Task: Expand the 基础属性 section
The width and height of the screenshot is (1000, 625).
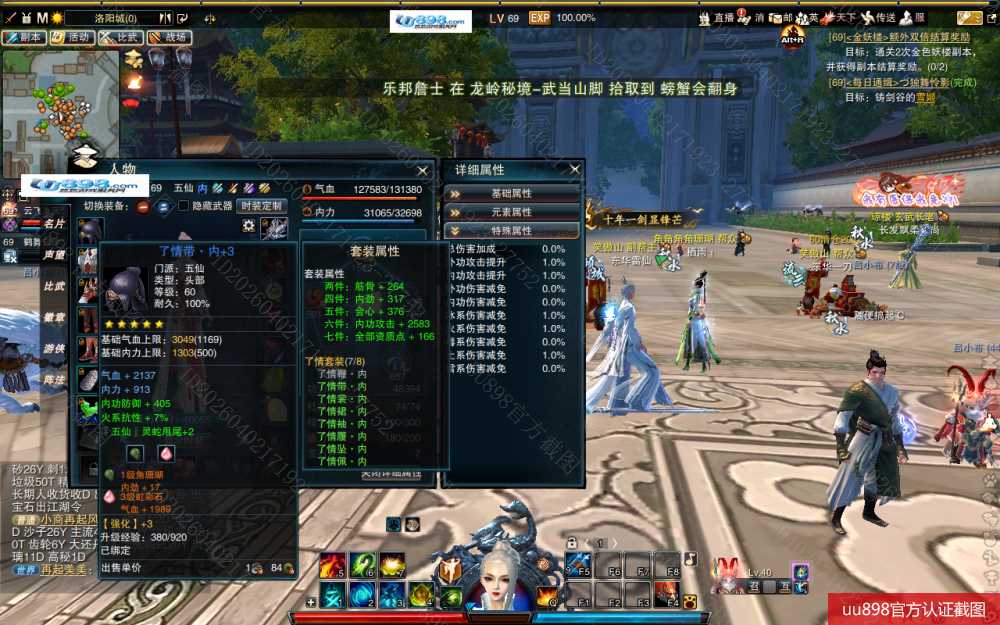Action: click(511, 193)
